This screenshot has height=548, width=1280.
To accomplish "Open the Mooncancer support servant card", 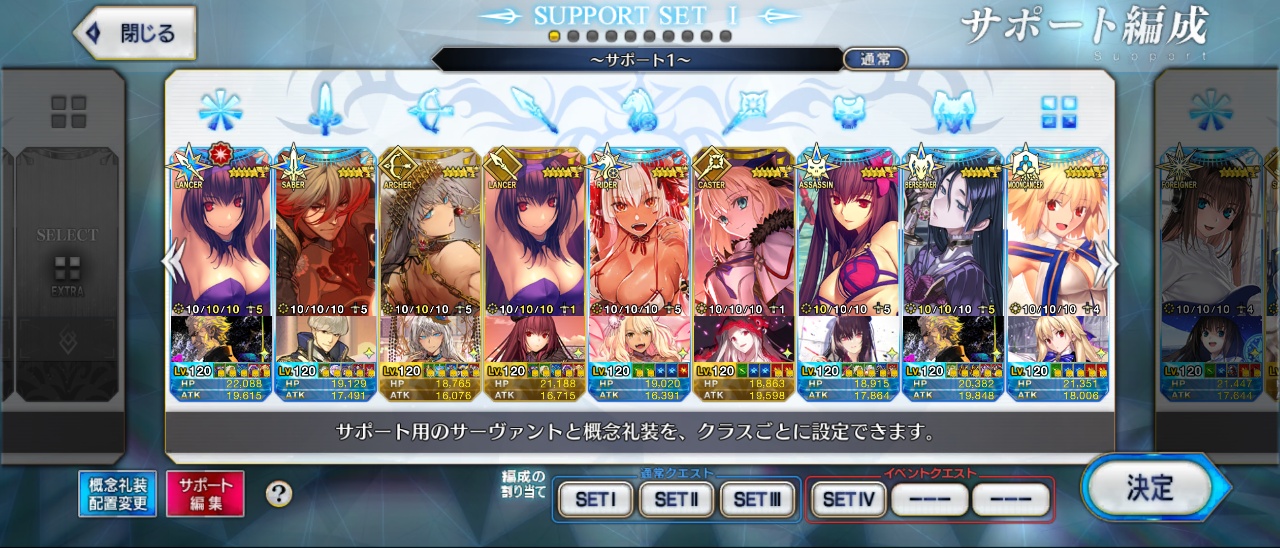I will pos(1056,240).
